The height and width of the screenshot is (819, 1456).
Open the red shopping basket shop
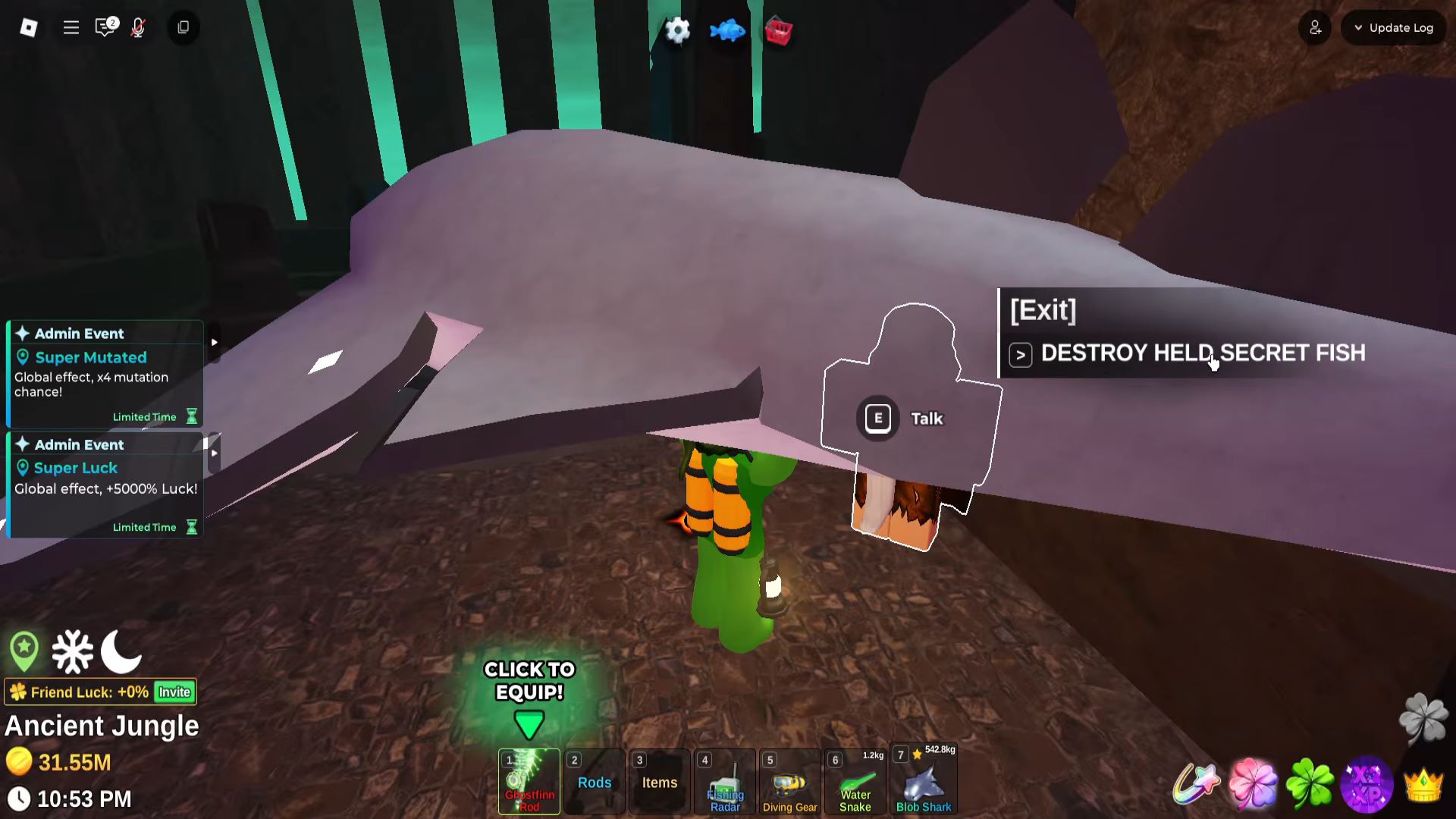[x=778, y=32]
